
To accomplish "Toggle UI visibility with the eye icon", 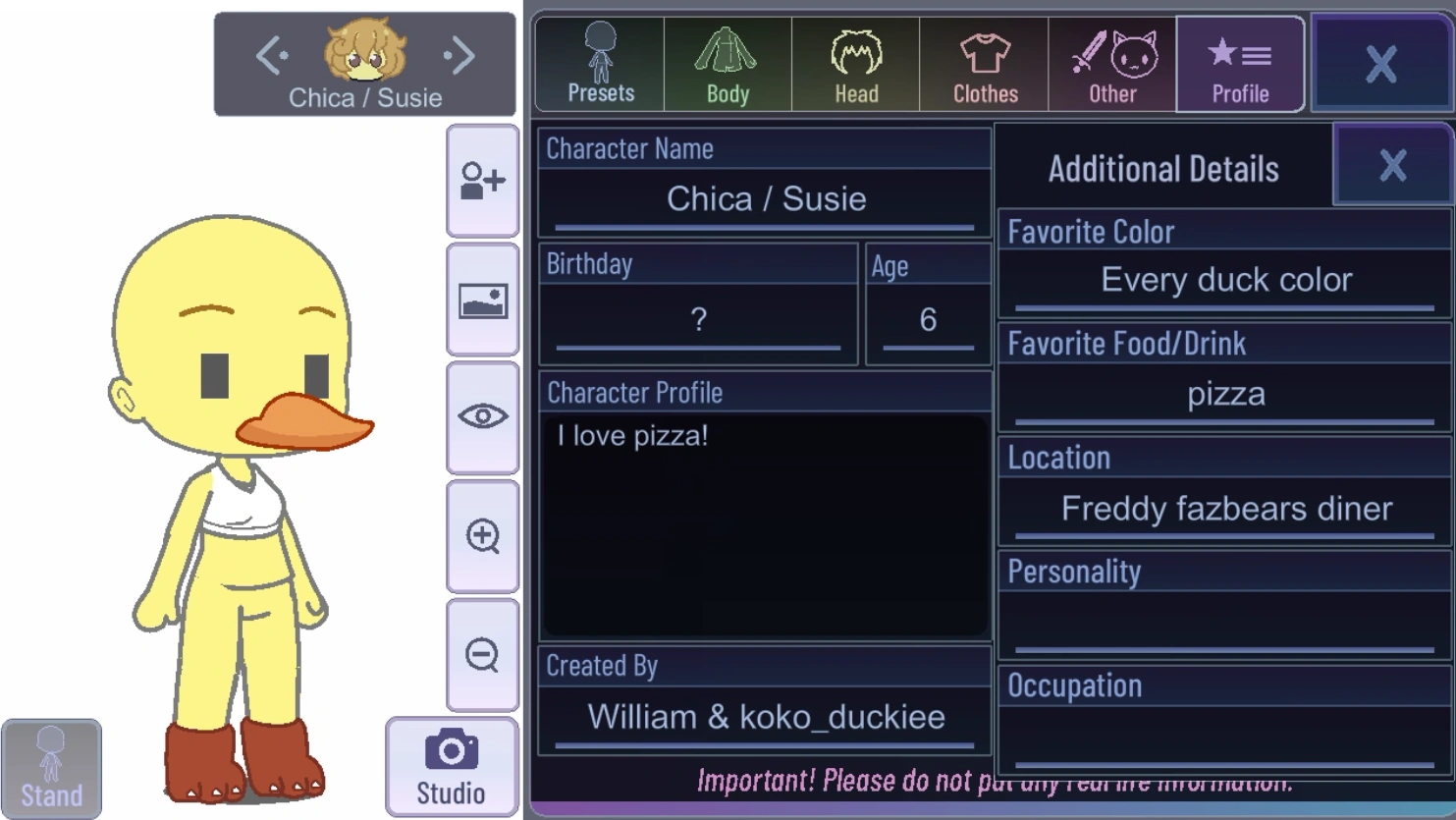I will point(482,415).
